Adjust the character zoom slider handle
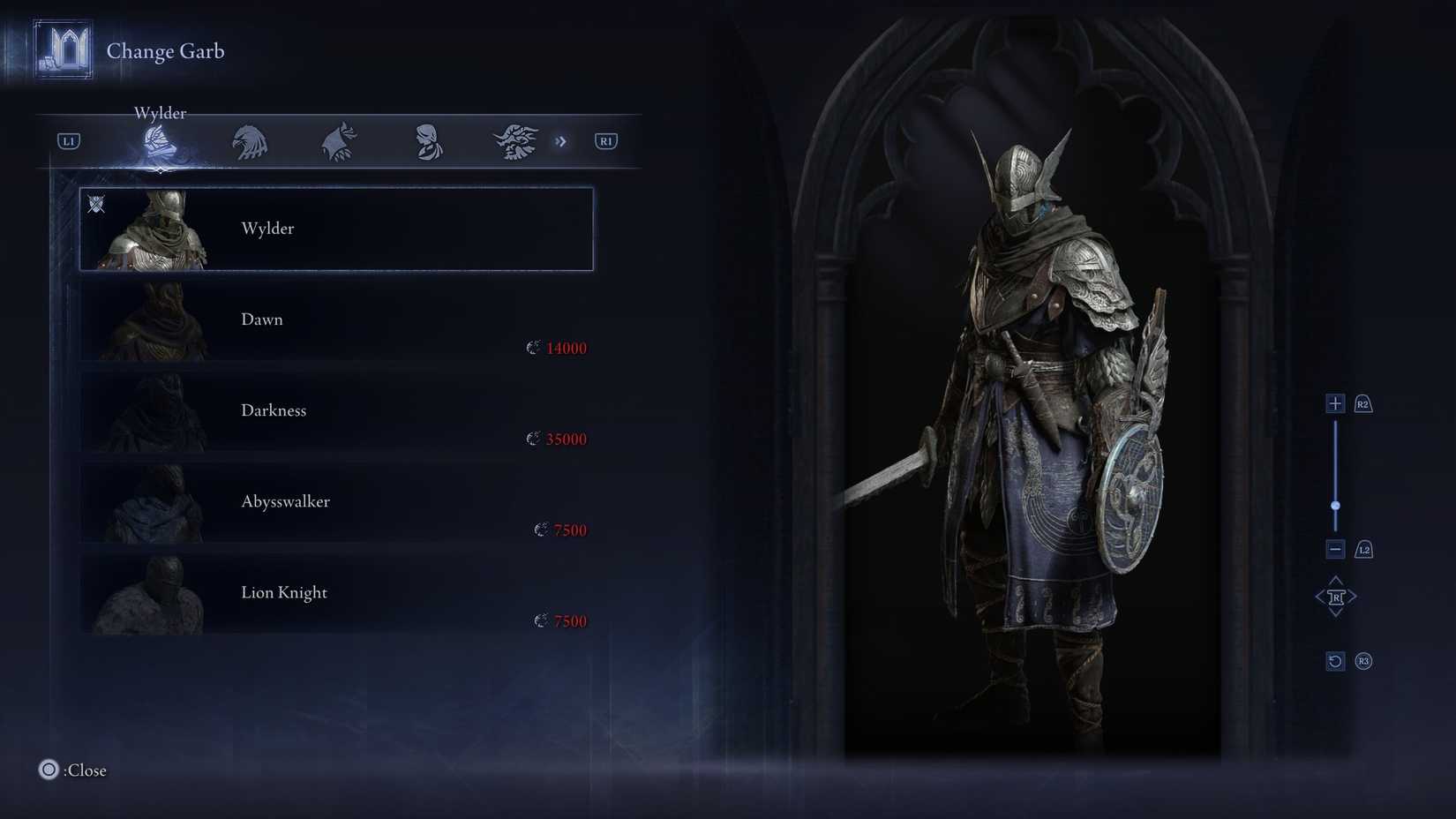Screen dimensions: 1456x819 click(x=1335, y=505)
